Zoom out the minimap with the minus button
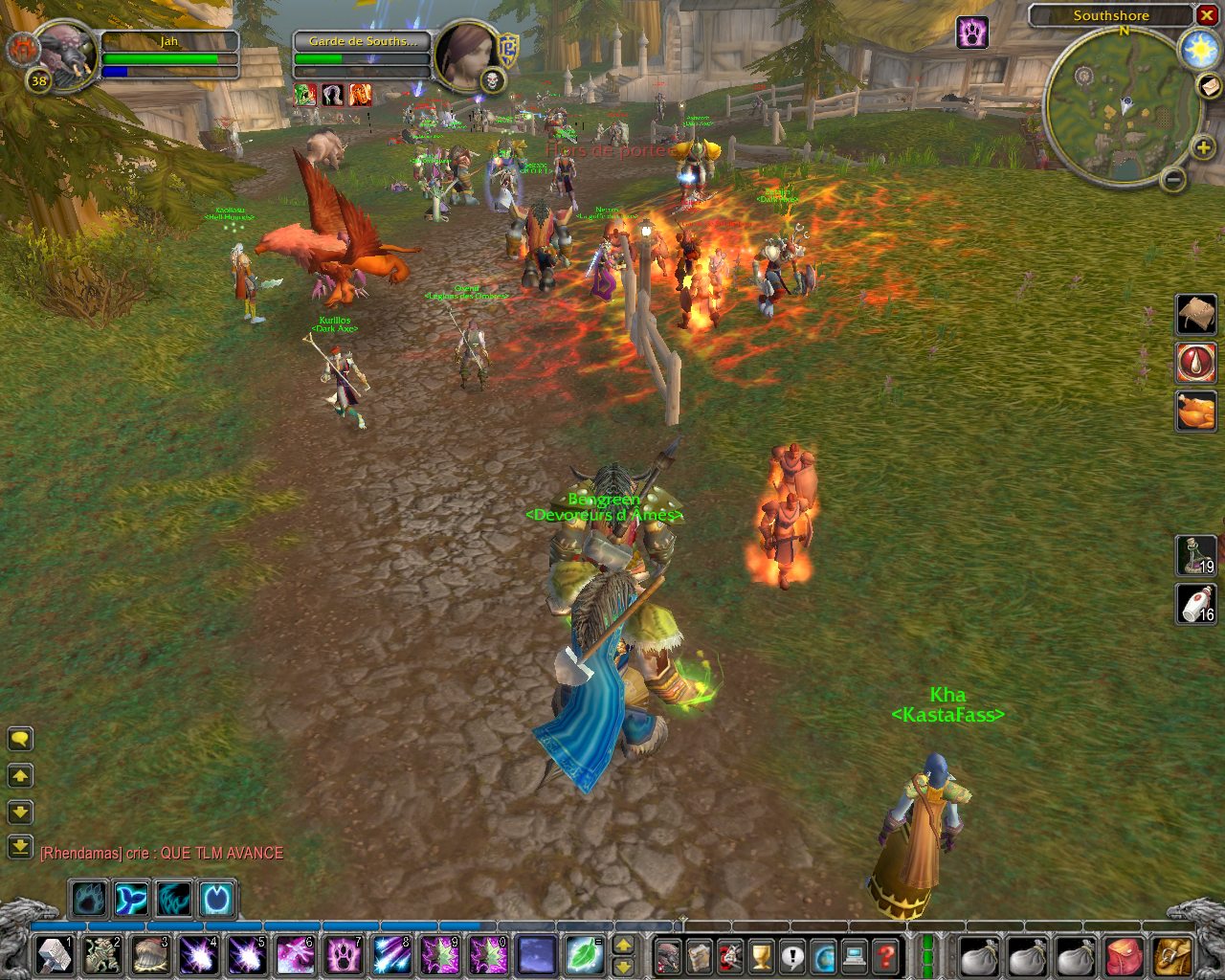The width and height of the screenshot is (1225, 980). 1174,179
